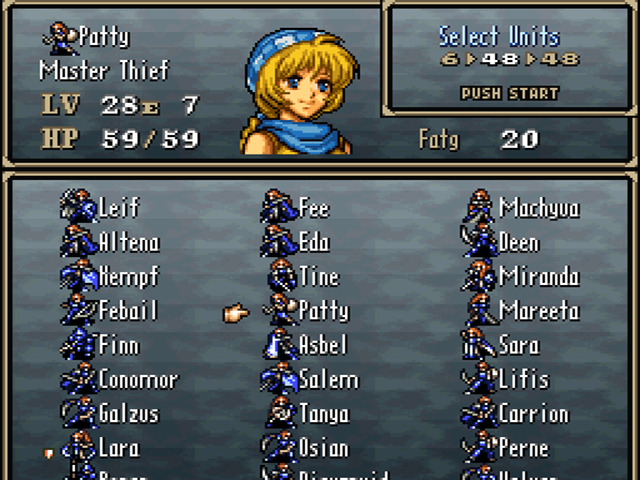Select Conomor in the roster
Screen dimensions: 640x480
coord(137,380)
